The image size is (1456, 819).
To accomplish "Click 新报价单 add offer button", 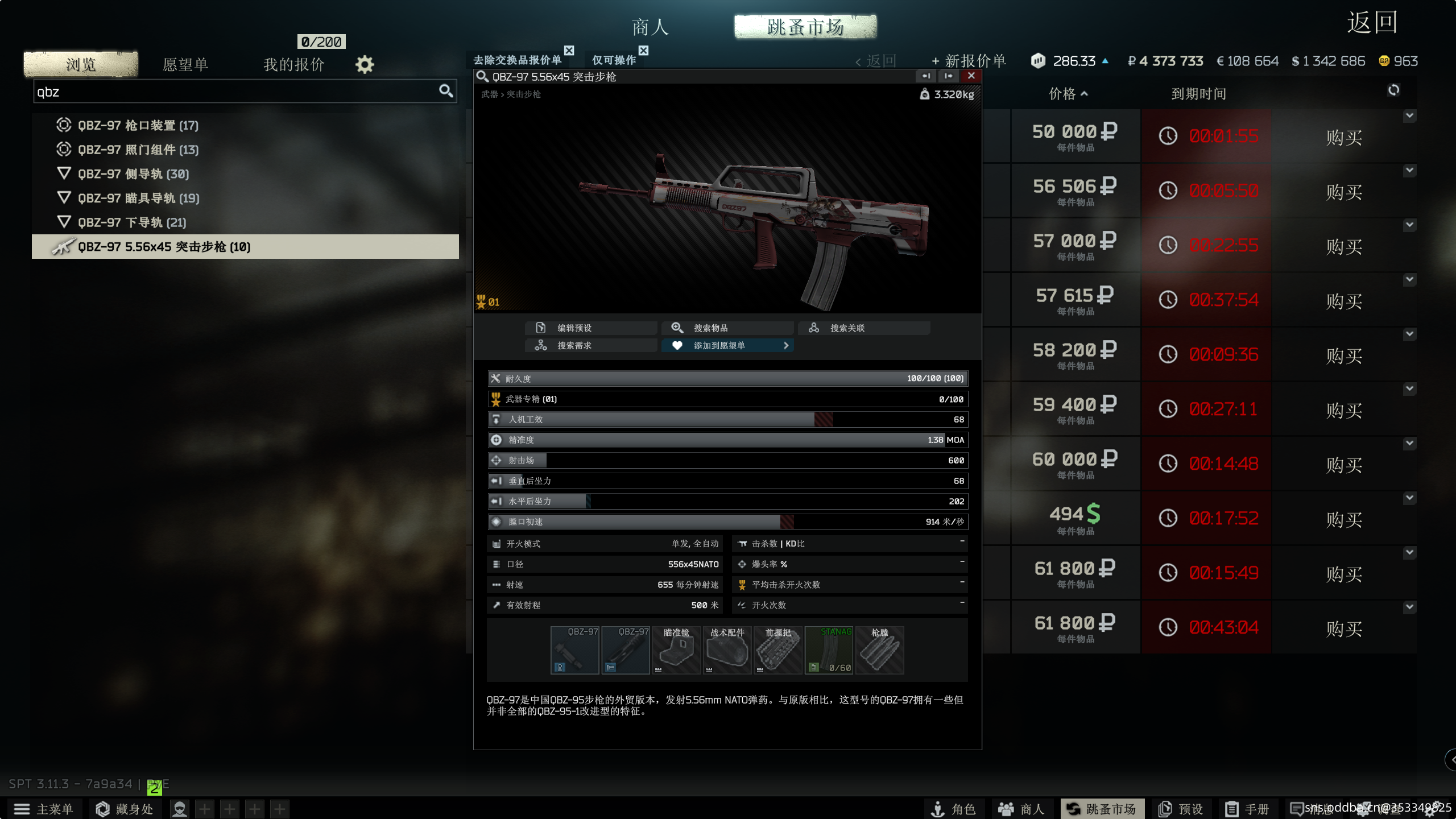I will pyautogui.click(x=969, y=61).
